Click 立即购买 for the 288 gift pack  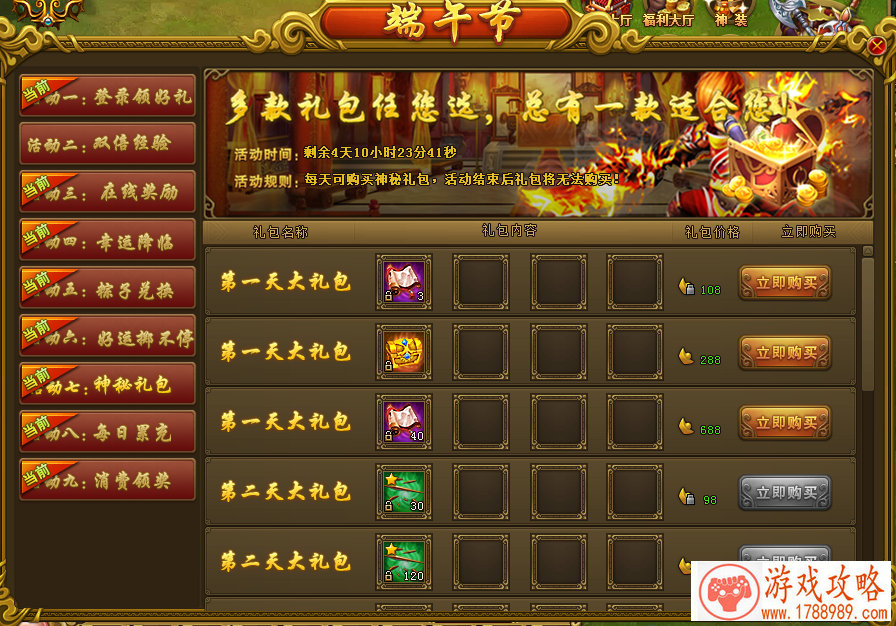[x=784, y=353]
